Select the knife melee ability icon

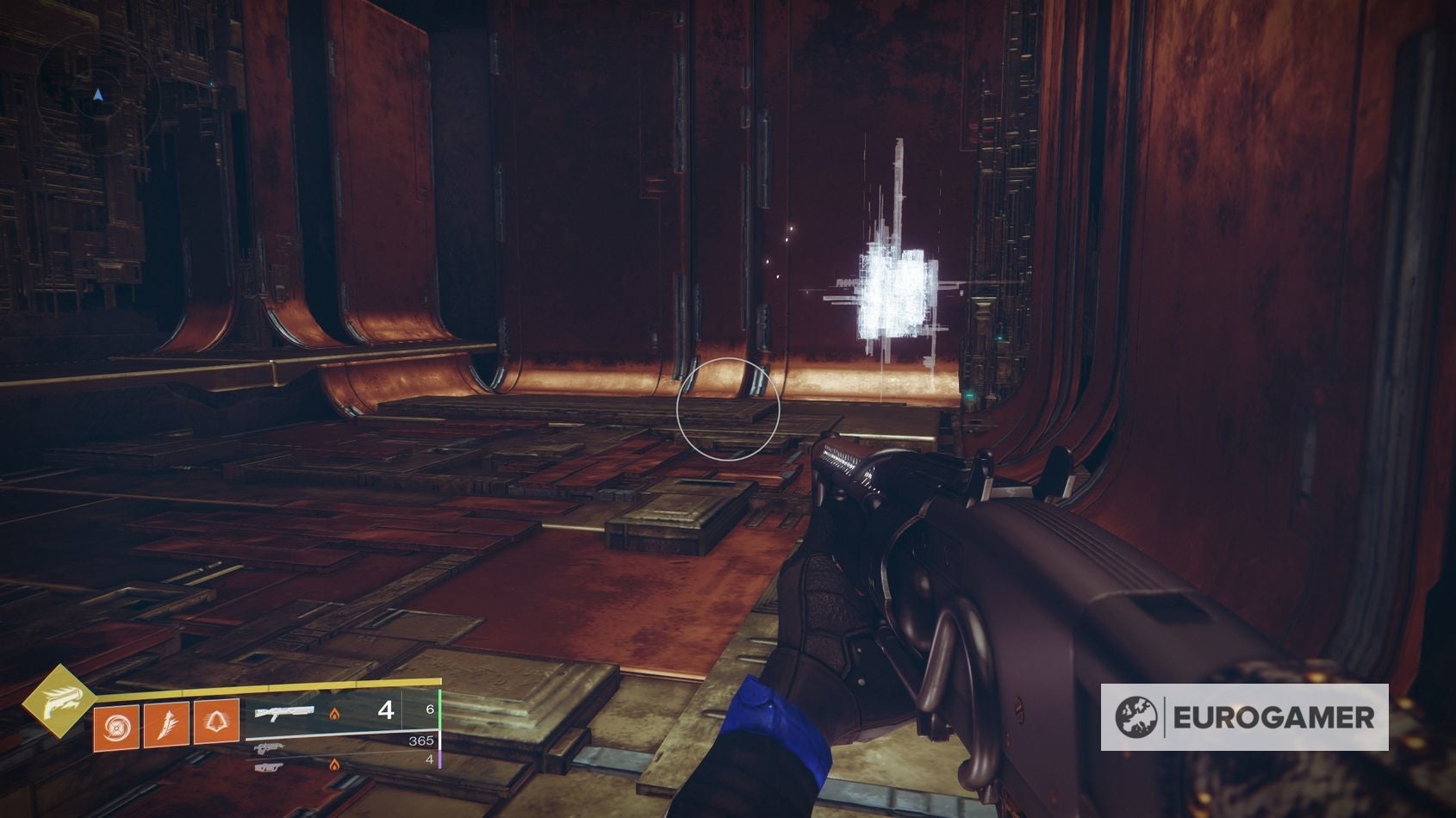[167, 726]
